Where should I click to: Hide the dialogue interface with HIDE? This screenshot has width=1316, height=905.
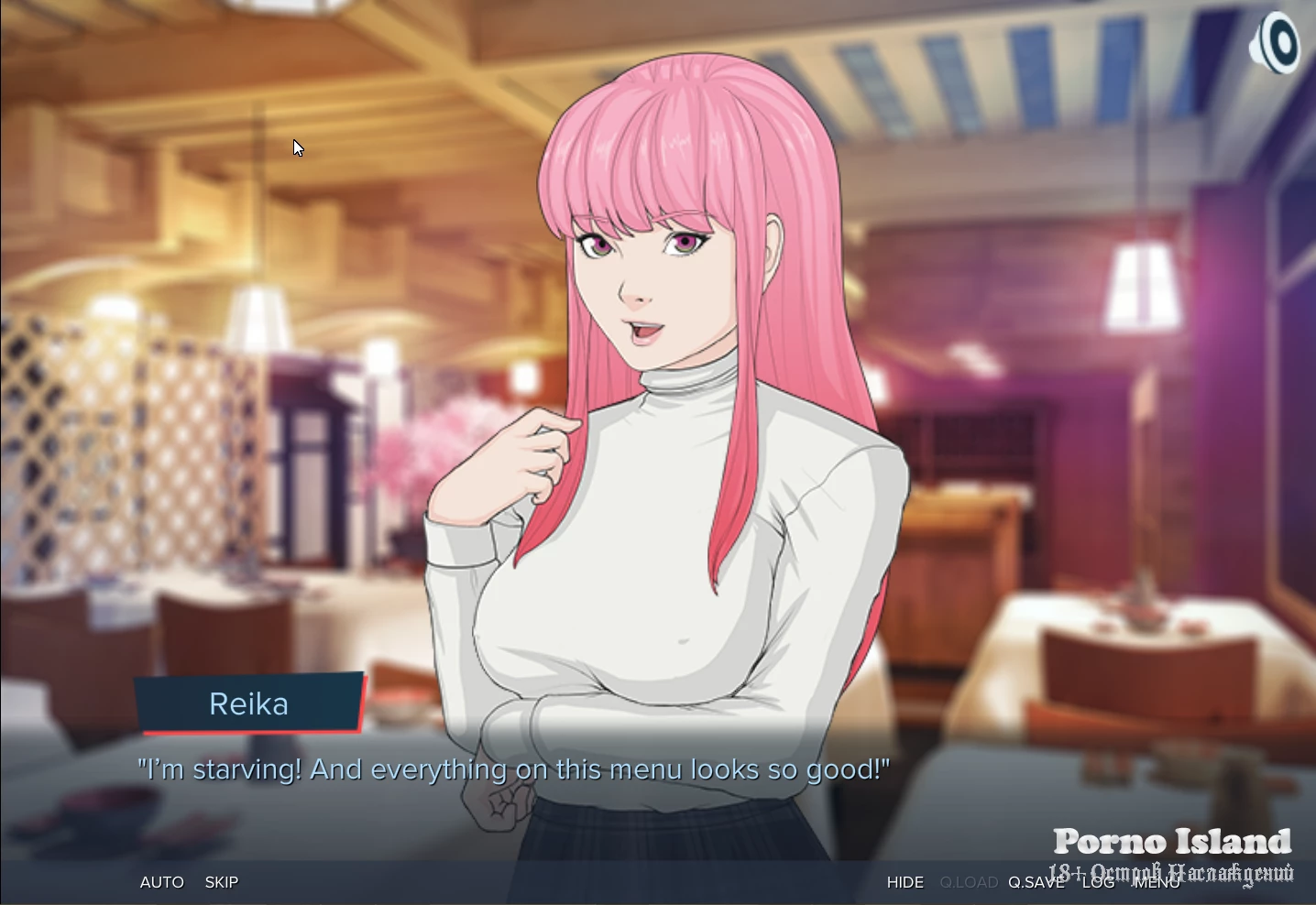[x=905, y=882]
